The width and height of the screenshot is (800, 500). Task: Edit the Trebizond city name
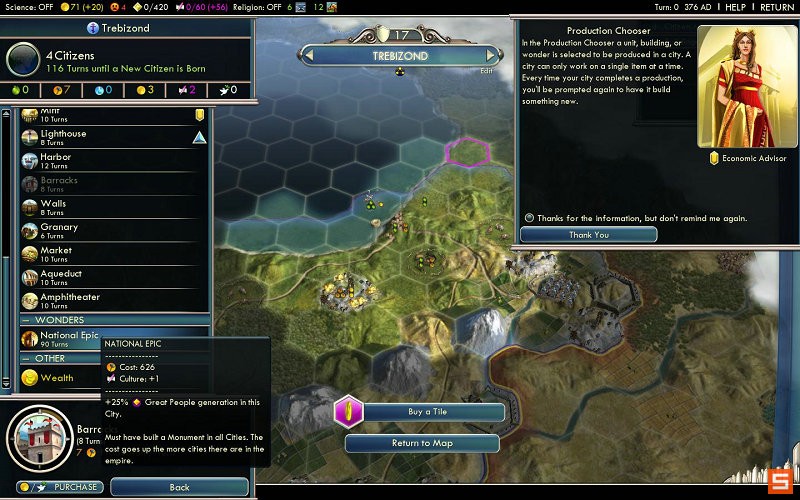click(487, 71)
